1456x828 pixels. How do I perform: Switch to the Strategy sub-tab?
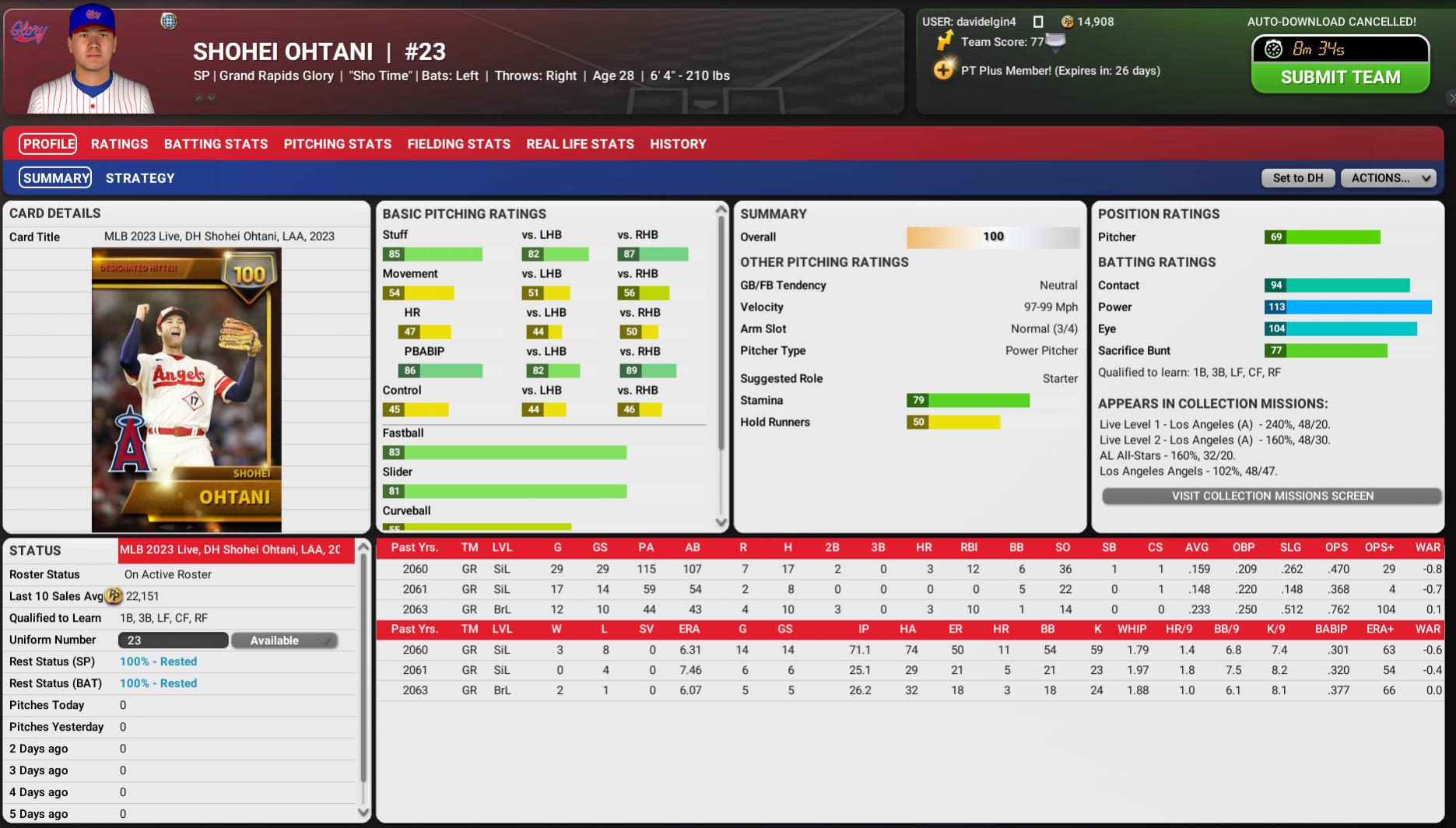[140, 178]
